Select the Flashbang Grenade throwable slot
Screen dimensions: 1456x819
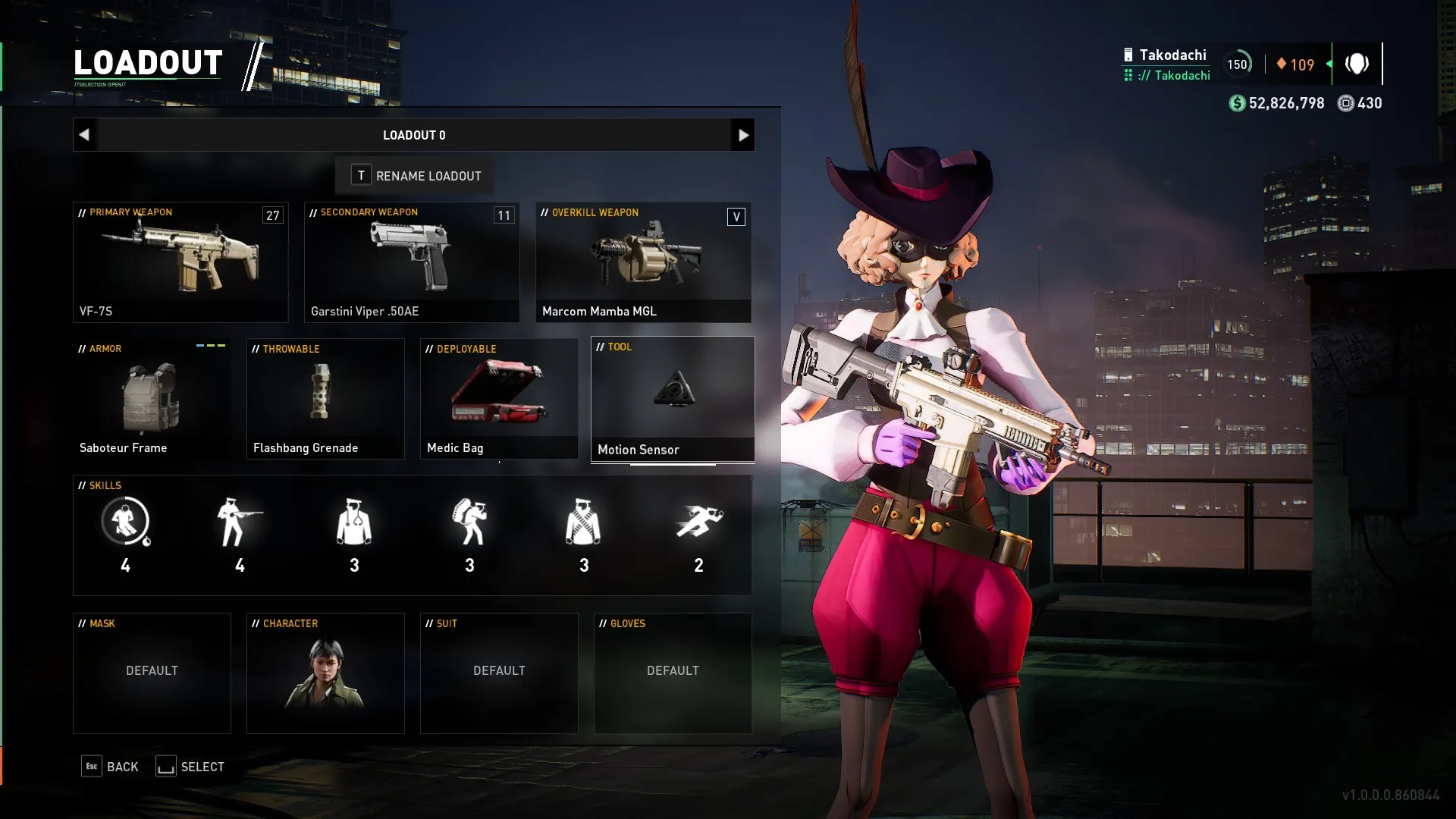[325, 399]
